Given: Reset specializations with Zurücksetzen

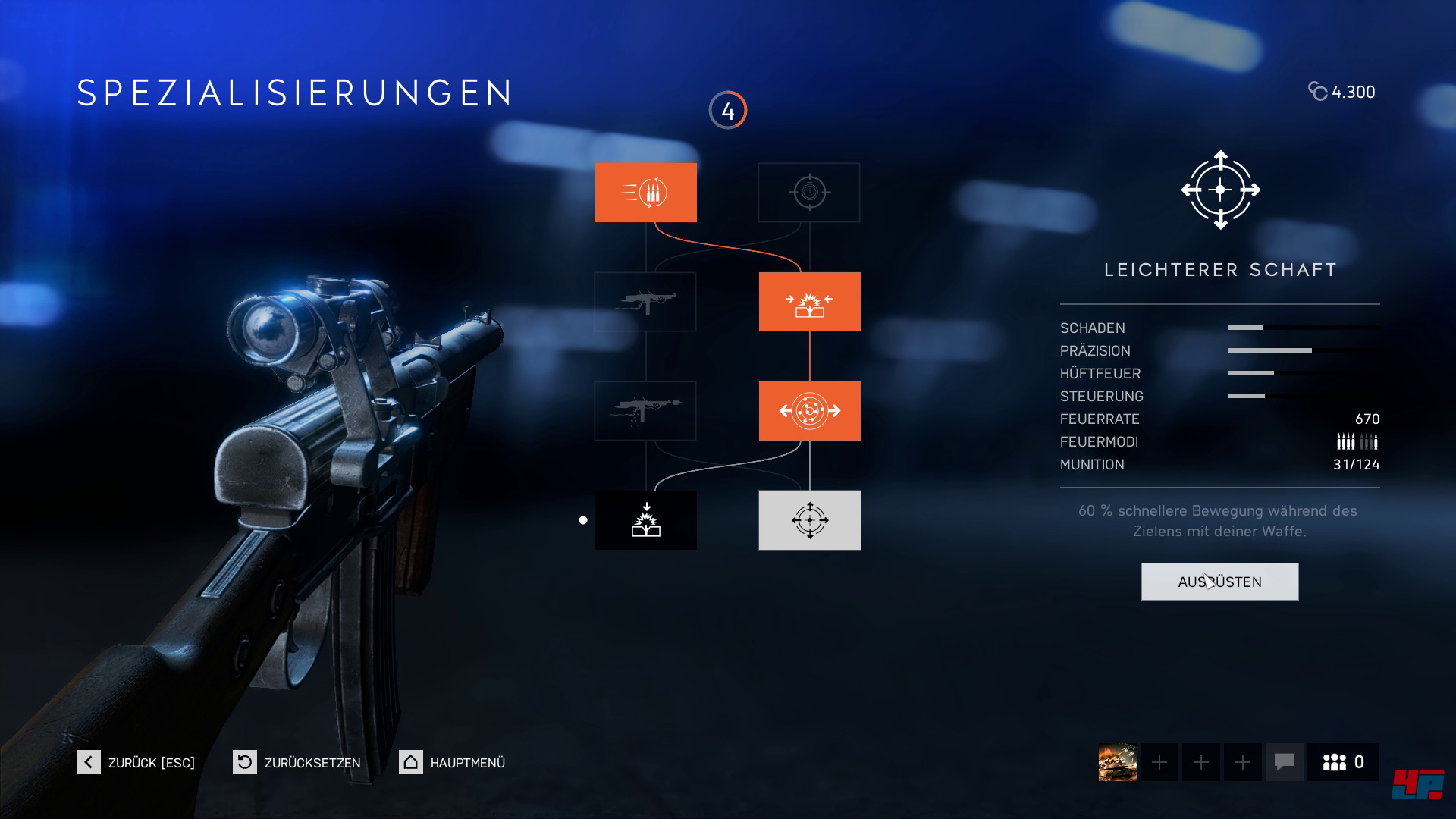Looking at the screenshot, I should [x=297, y=762].
